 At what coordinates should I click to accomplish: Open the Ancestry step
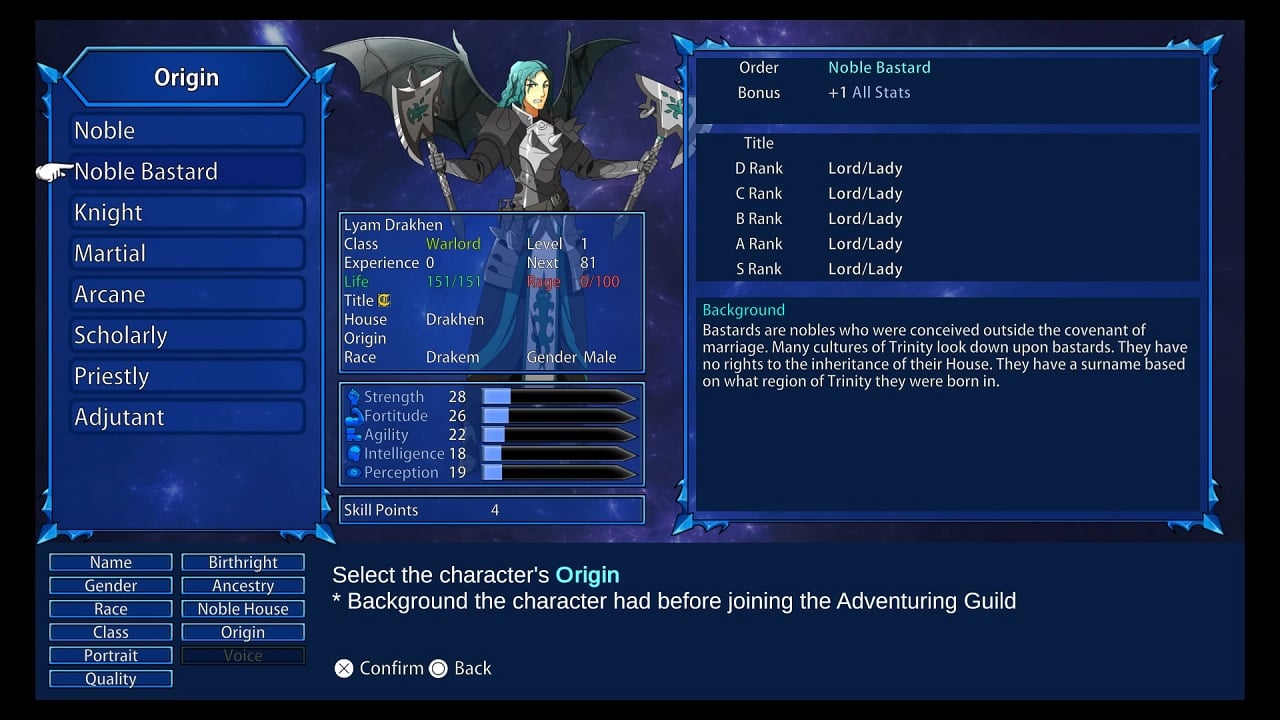click(243, 586)
